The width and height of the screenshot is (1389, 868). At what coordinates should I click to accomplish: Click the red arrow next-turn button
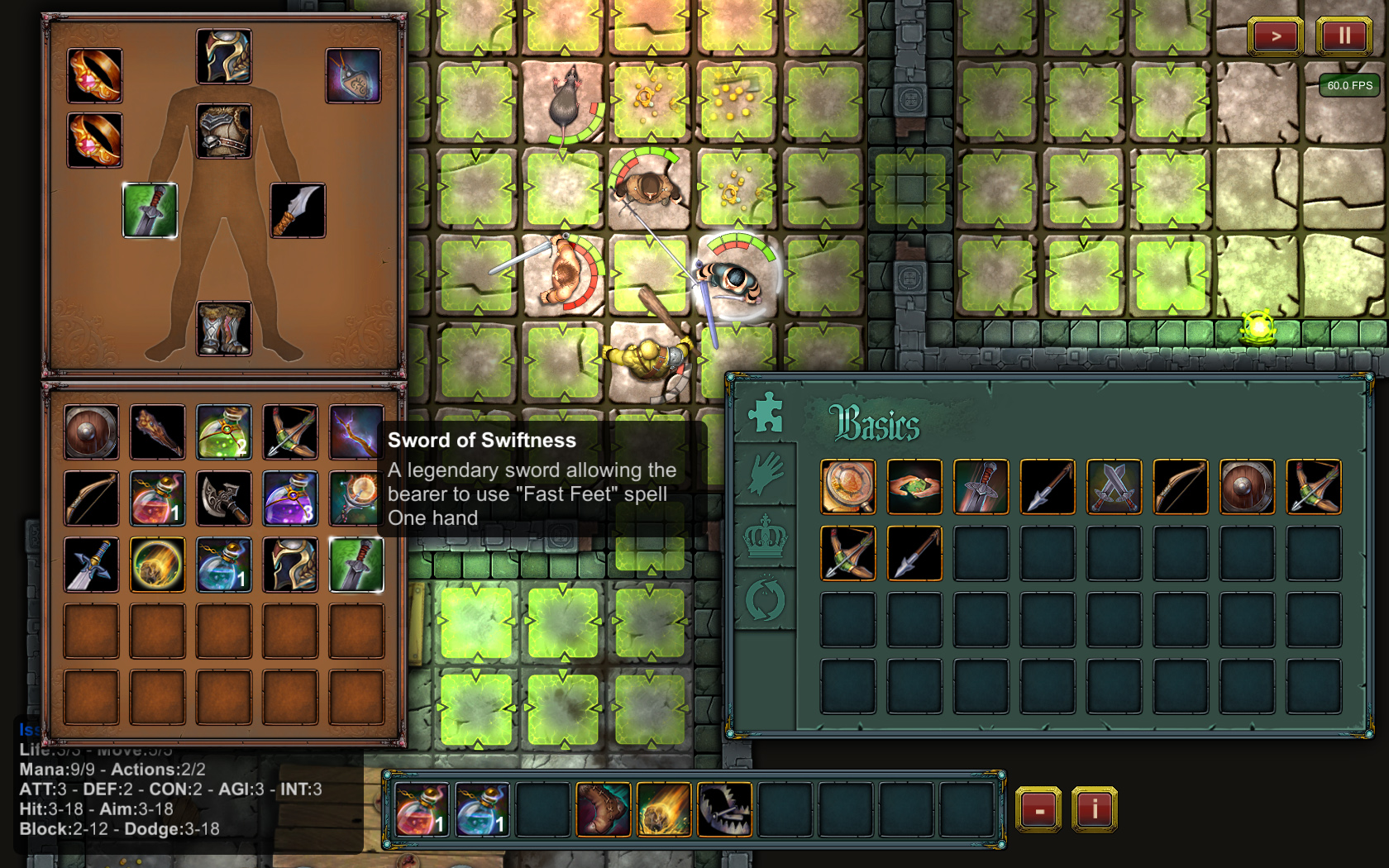pyautogui.click(x=1276, y=36)
